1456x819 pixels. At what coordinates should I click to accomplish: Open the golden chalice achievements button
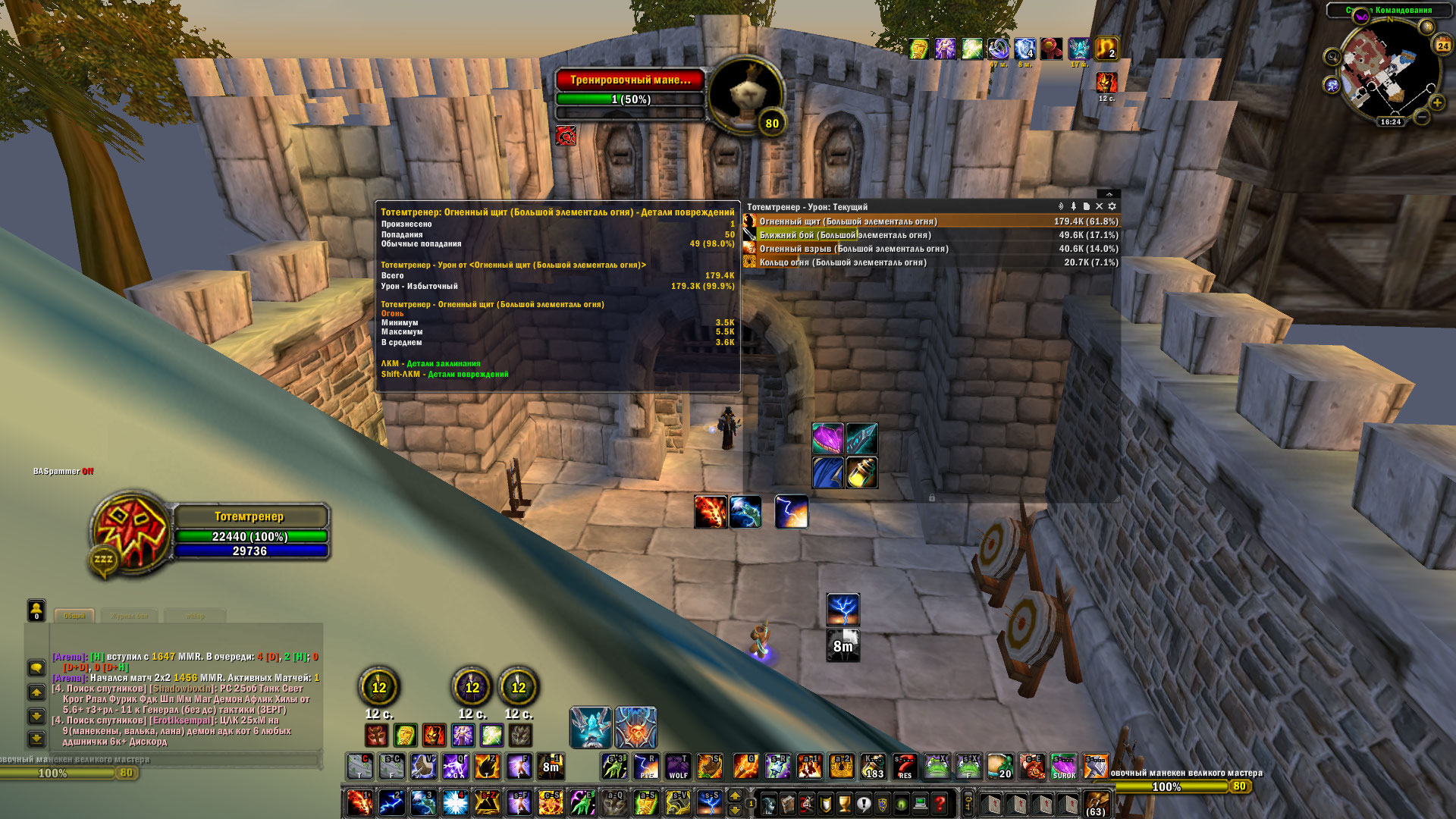tap(845, 804)
